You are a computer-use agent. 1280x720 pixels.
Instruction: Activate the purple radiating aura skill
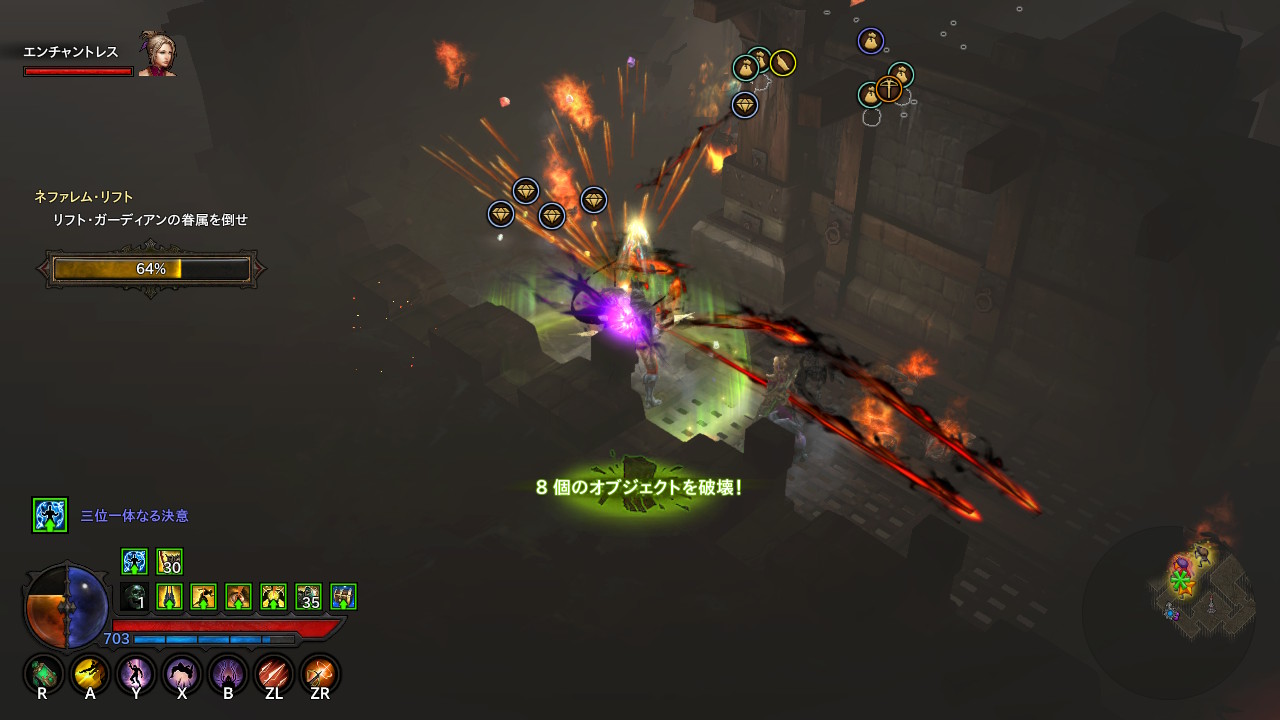228,674
